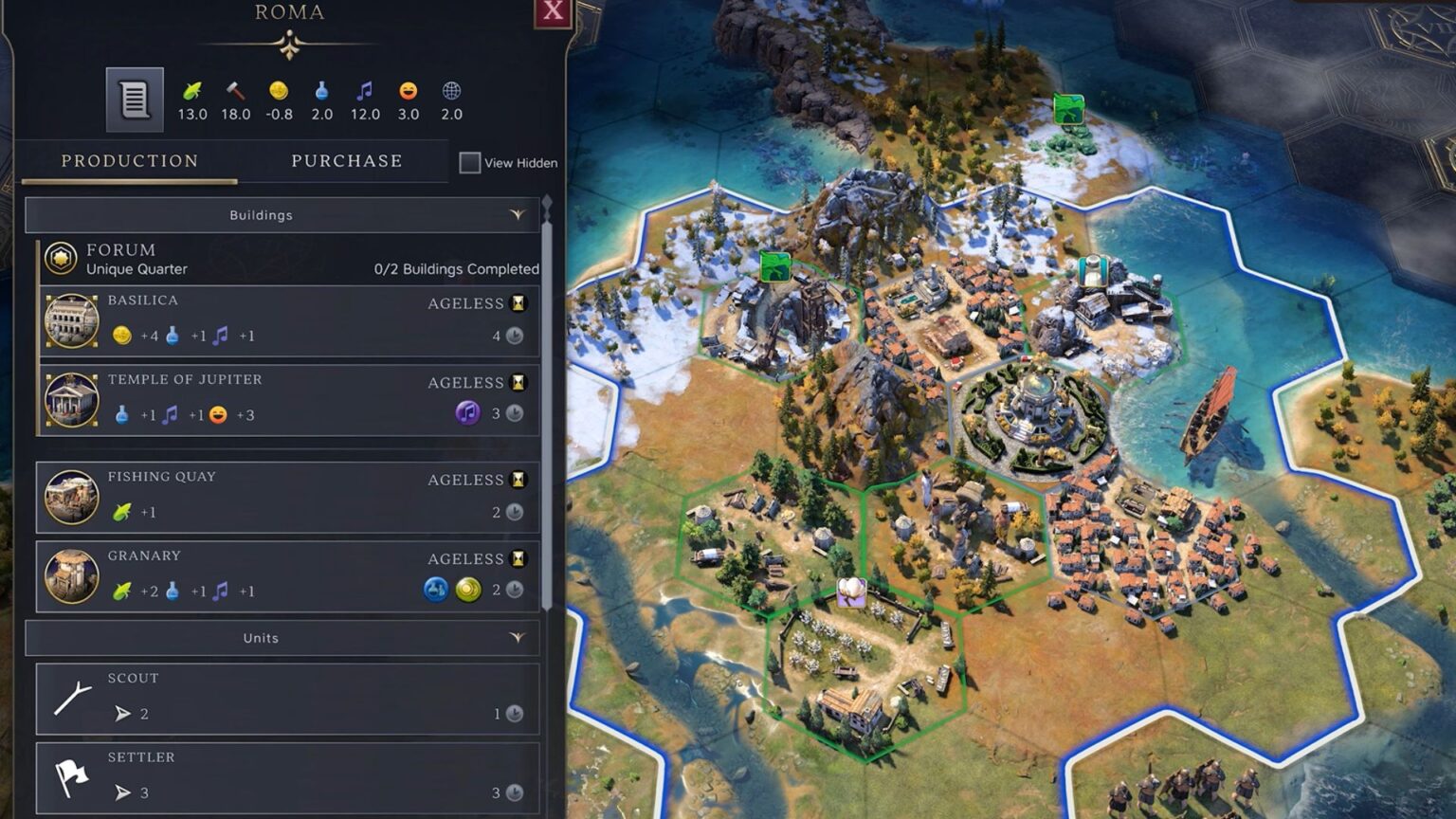Viewport: 1456px width, 819px height.
Task: Switch to the Purchase tab
Action: [x=346, y=160]
